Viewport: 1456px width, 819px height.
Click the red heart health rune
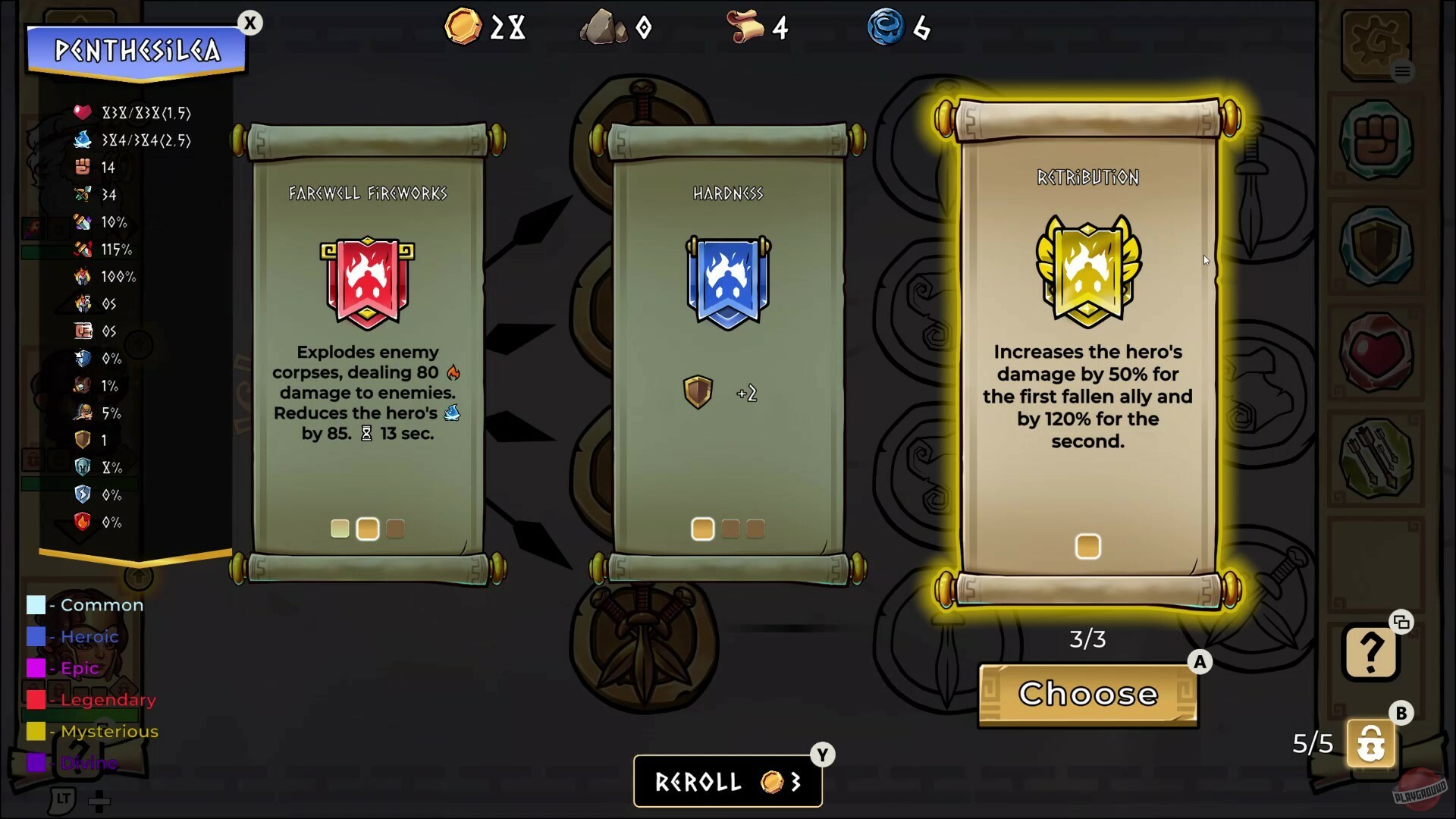pyautogui.click(x=1374, y=350)
